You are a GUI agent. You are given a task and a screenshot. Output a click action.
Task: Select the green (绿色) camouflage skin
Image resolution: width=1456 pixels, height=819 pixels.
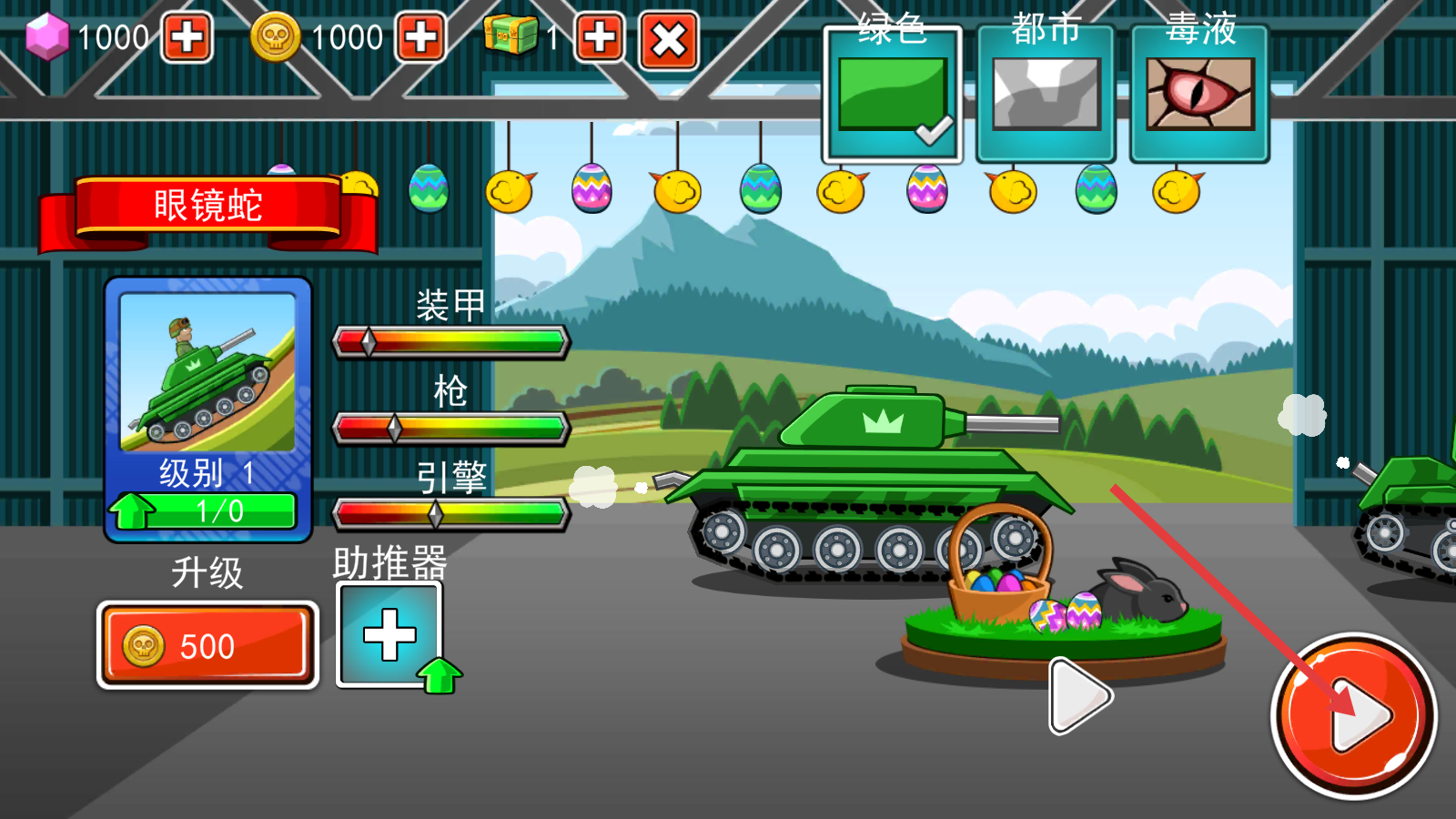pos(893,96)
